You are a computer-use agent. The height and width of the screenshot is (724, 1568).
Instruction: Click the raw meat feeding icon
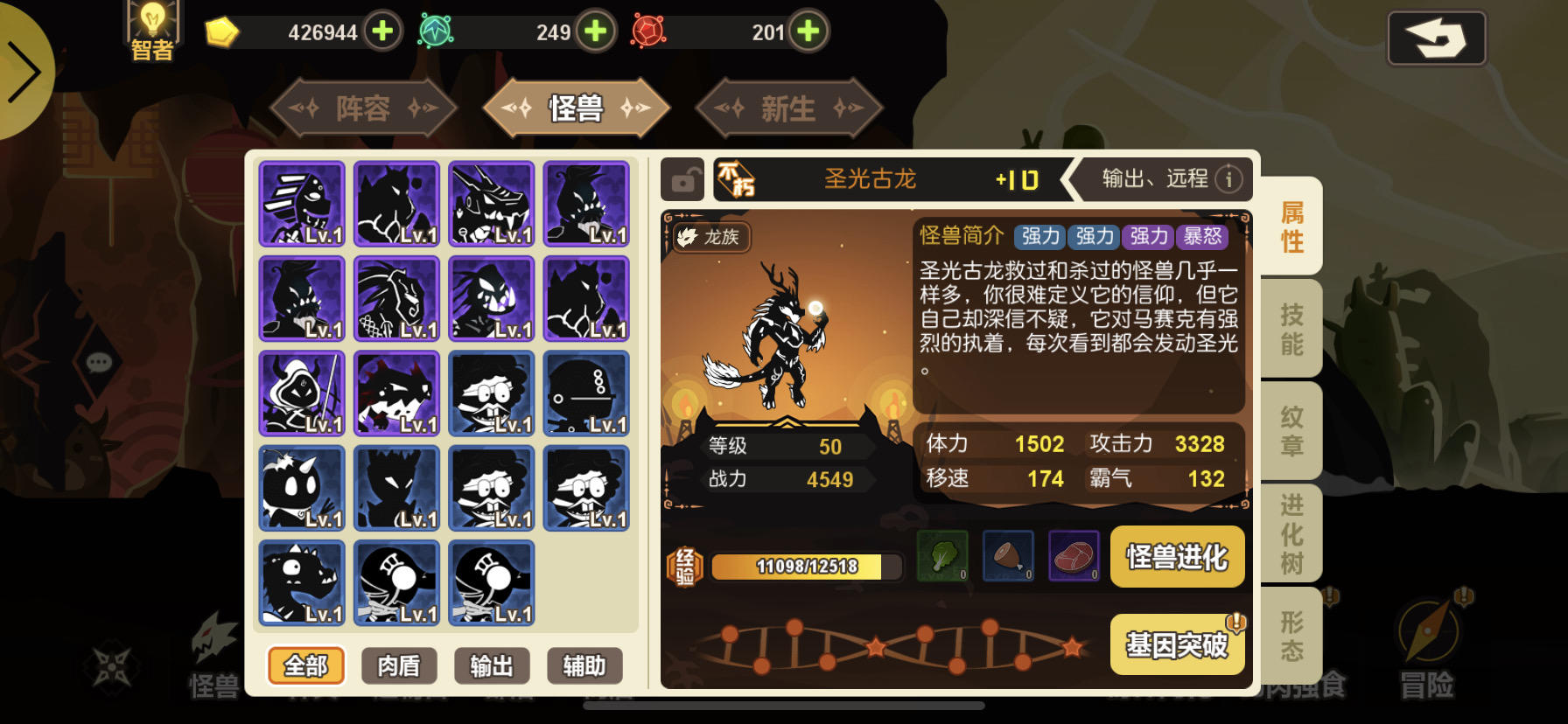pyautogui.click(x=1073, y=556)
